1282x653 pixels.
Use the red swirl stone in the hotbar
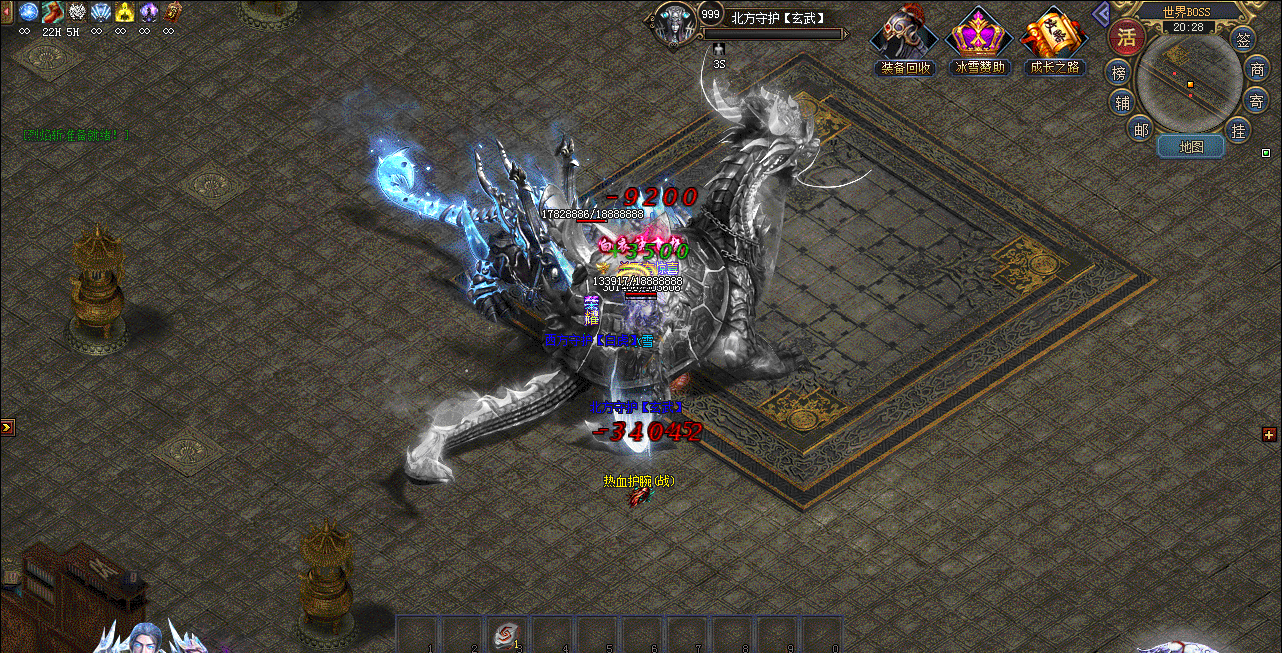tap(507, 633)
